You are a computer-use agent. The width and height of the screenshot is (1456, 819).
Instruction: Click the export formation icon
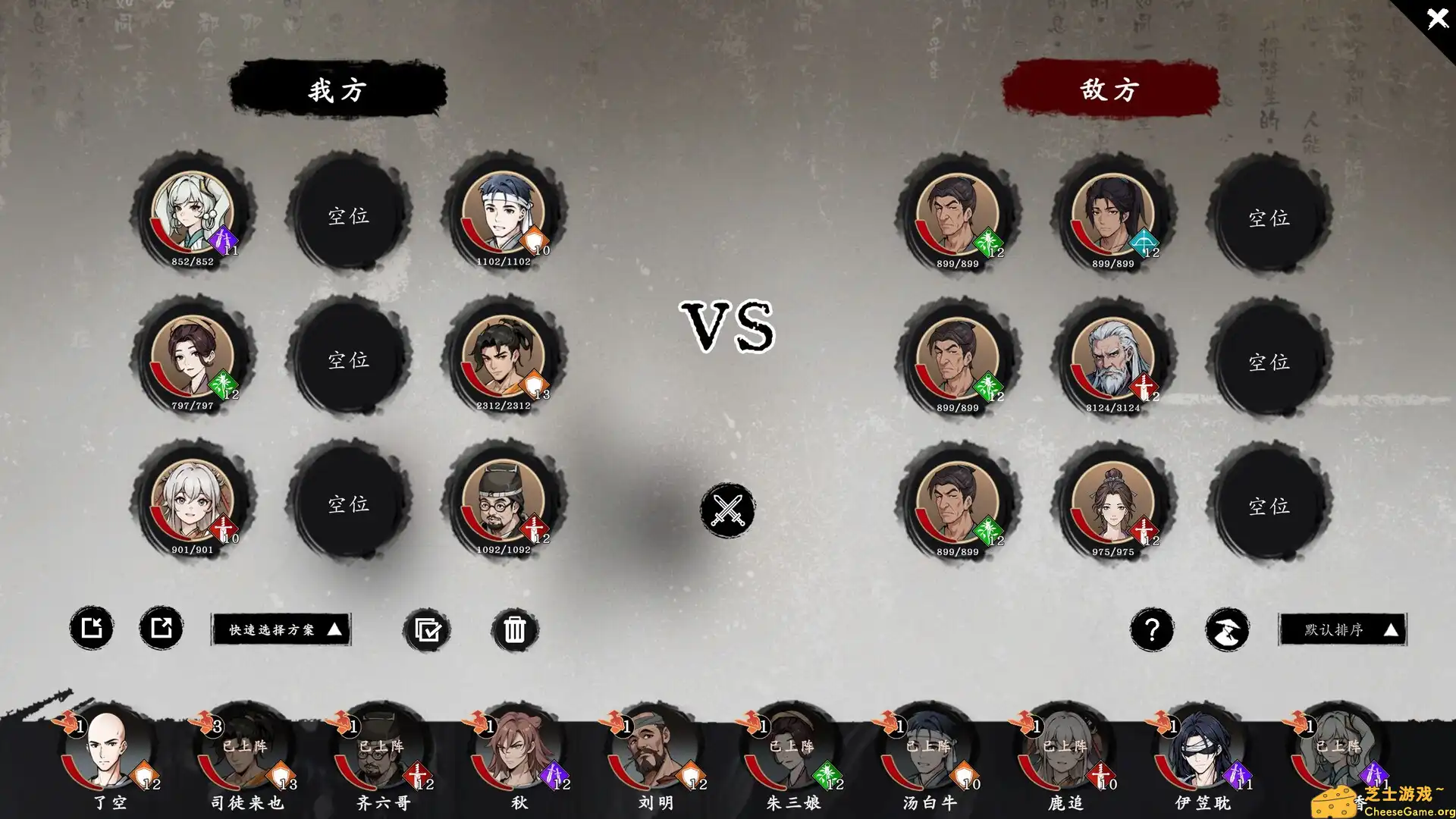[x=160, y=628]
